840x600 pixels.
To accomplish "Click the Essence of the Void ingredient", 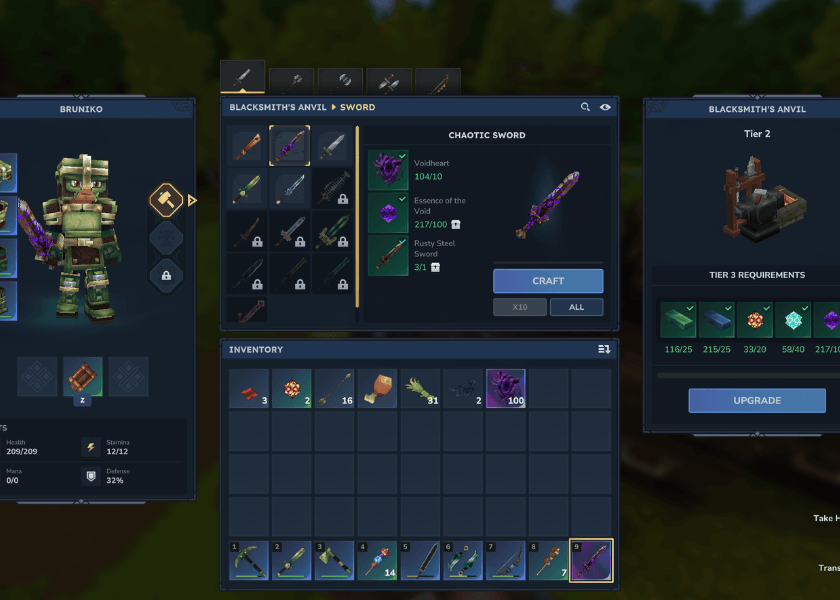I will [x=388, y=212].
